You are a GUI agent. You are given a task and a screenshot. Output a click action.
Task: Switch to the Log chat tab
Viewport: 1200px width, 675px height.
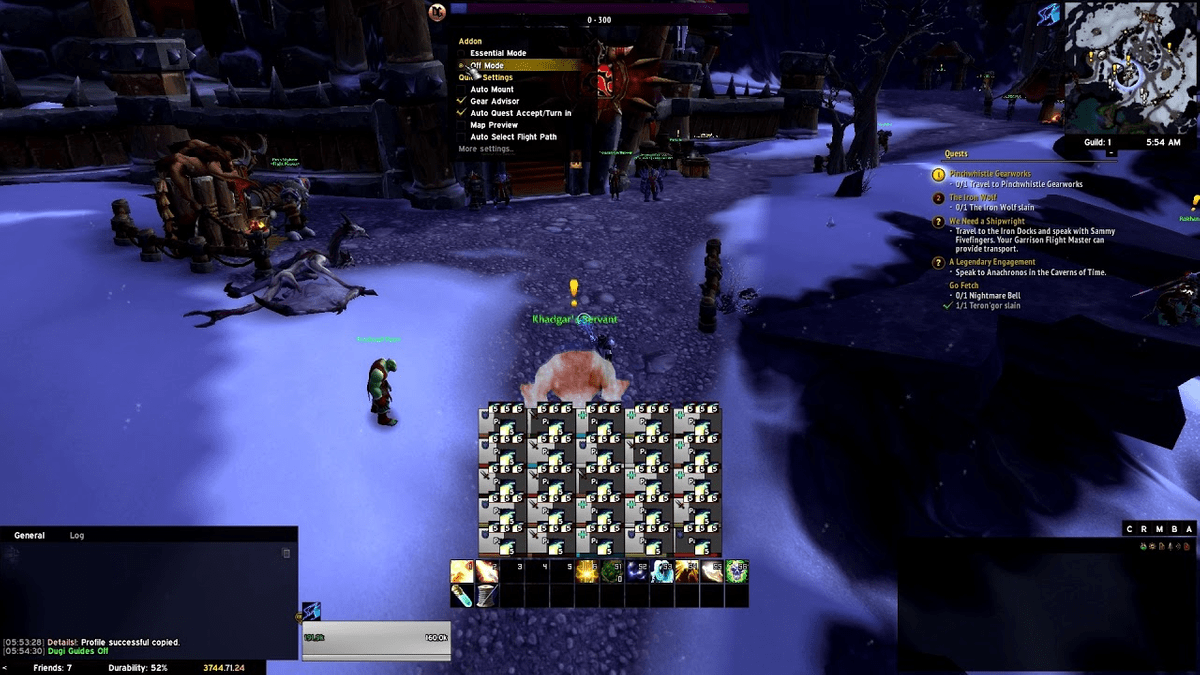click(x=77, y=536)
